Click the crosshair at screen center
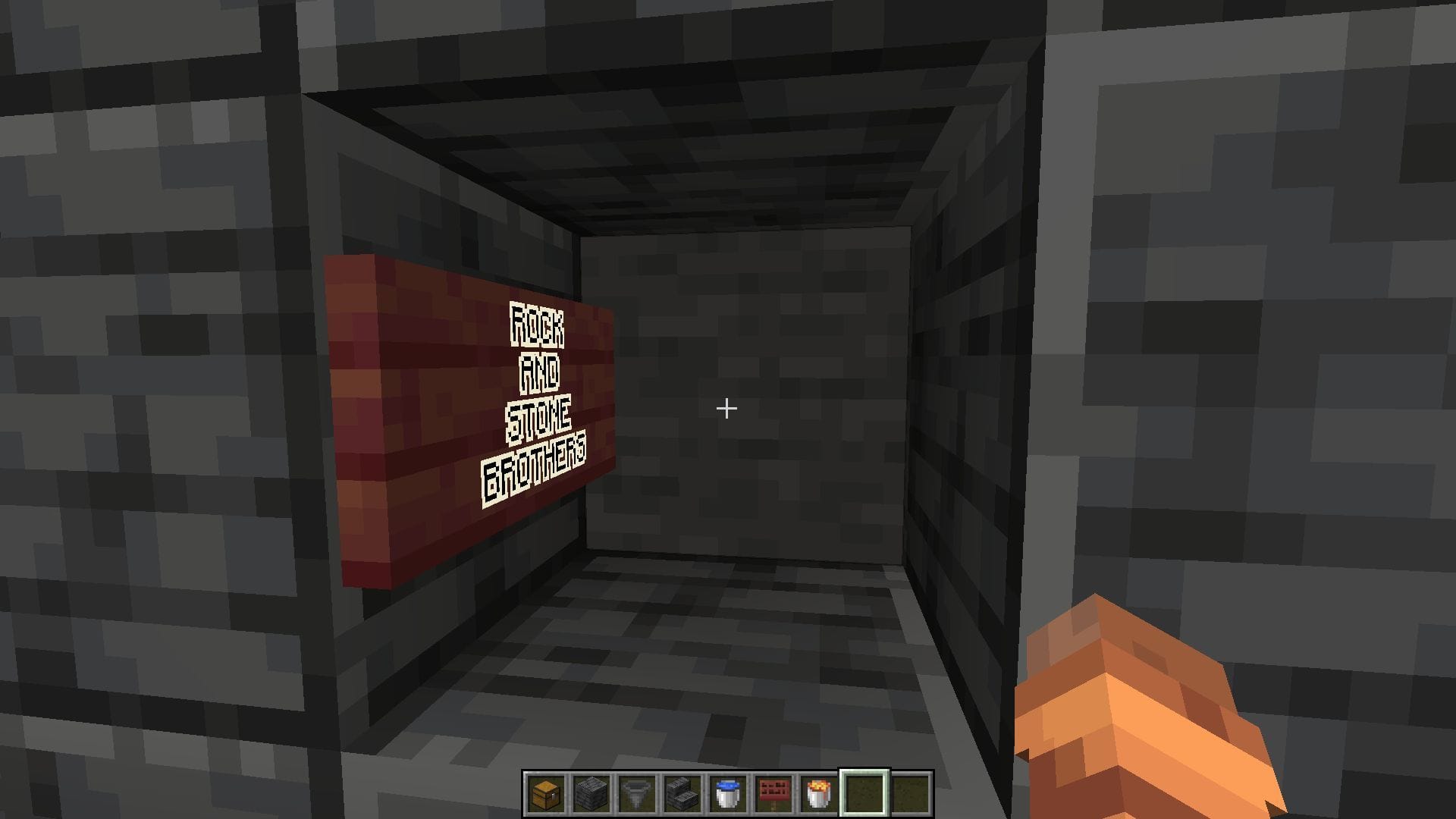The width and height of the screenshot is (1456, 819). coord(726,408)
